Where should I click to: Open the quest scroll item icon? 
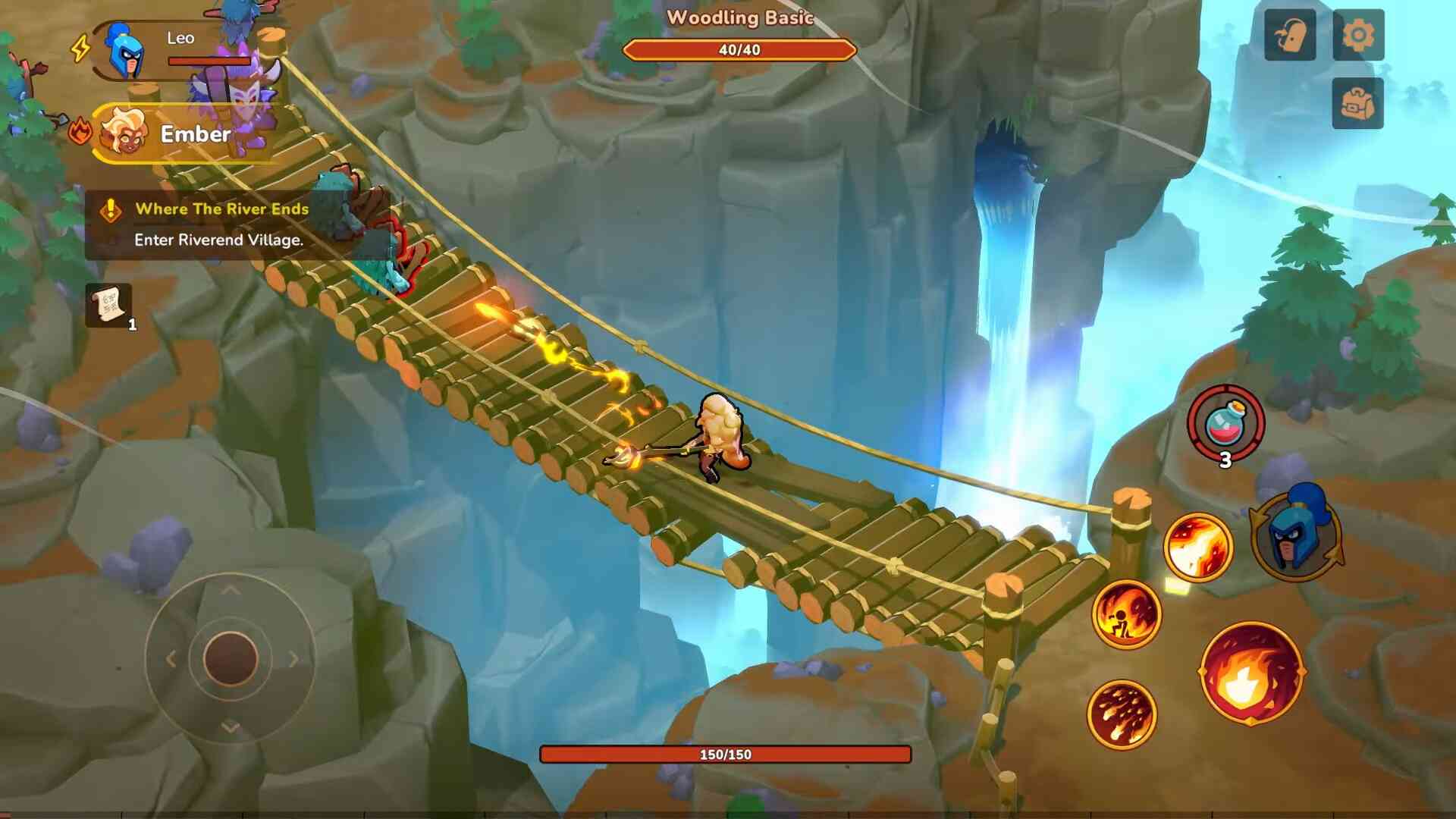[x=108, y=306]
